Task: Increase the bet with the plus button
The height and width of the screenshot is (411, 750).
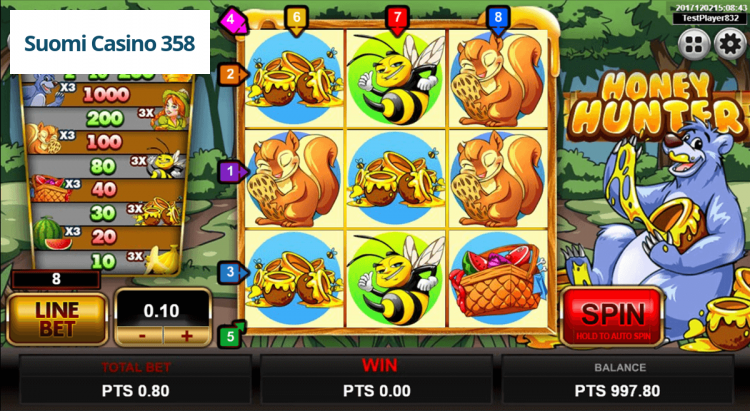Action: click(x=185, y=336)
